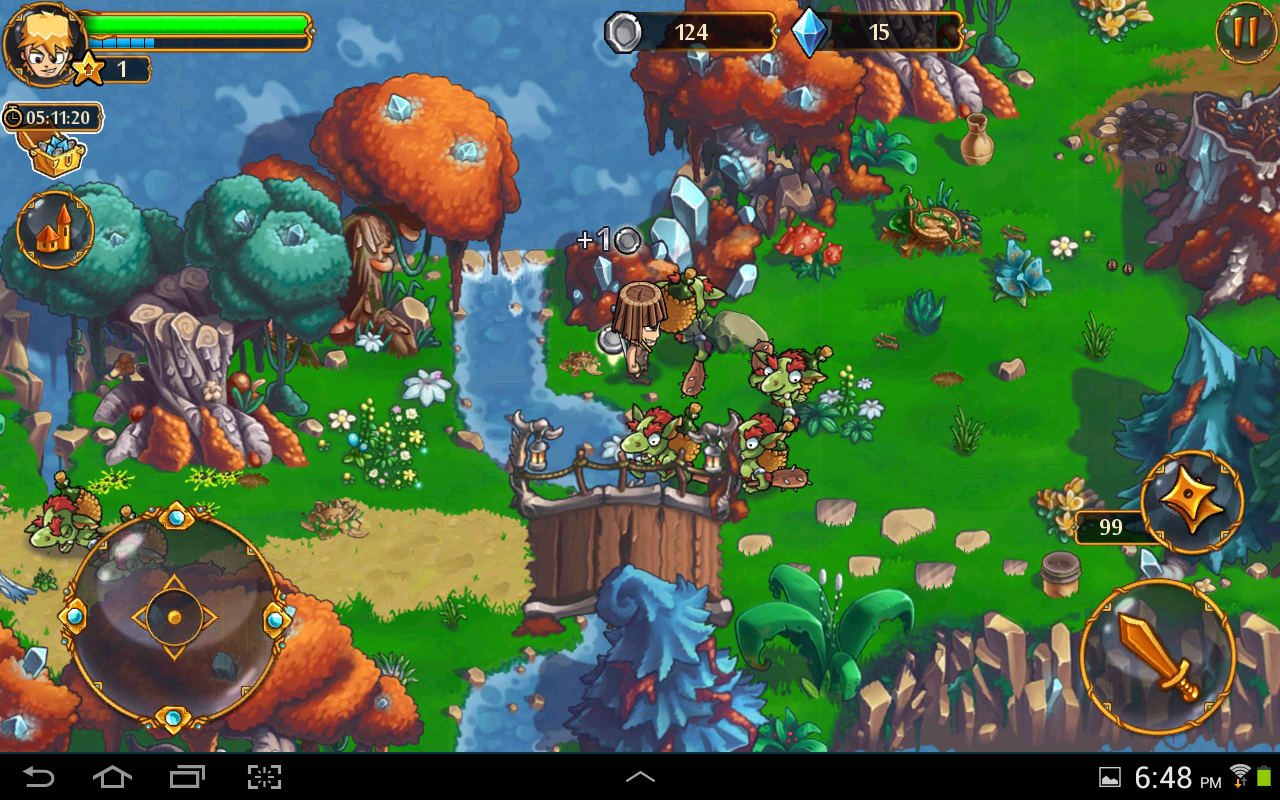
Task: Open the crystal treasure chest reward
Action: pyautogui.click(x=52, y=153)
